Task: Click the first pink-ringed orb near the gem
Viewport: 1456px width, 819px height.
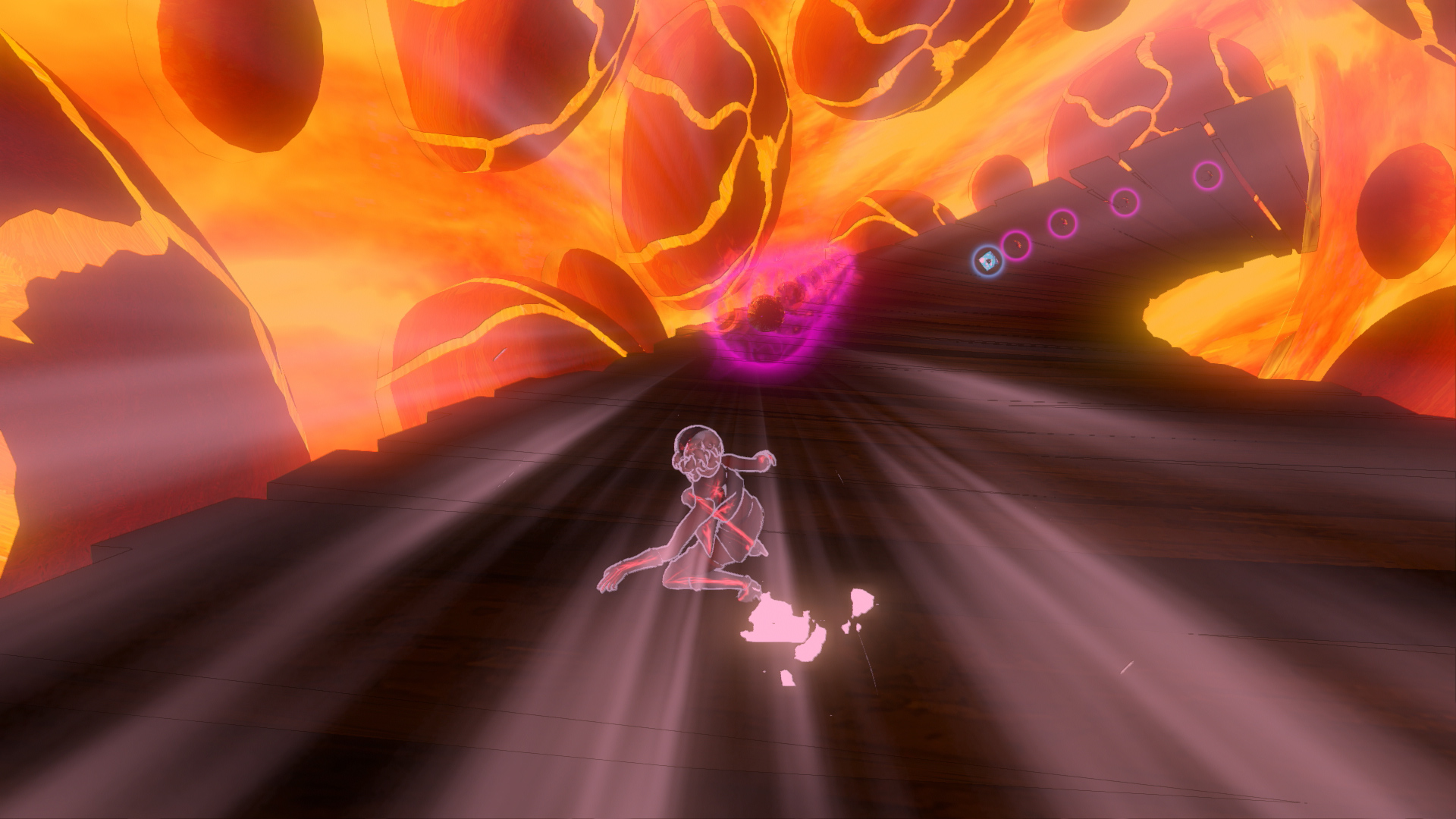Action: (1017, 246)
